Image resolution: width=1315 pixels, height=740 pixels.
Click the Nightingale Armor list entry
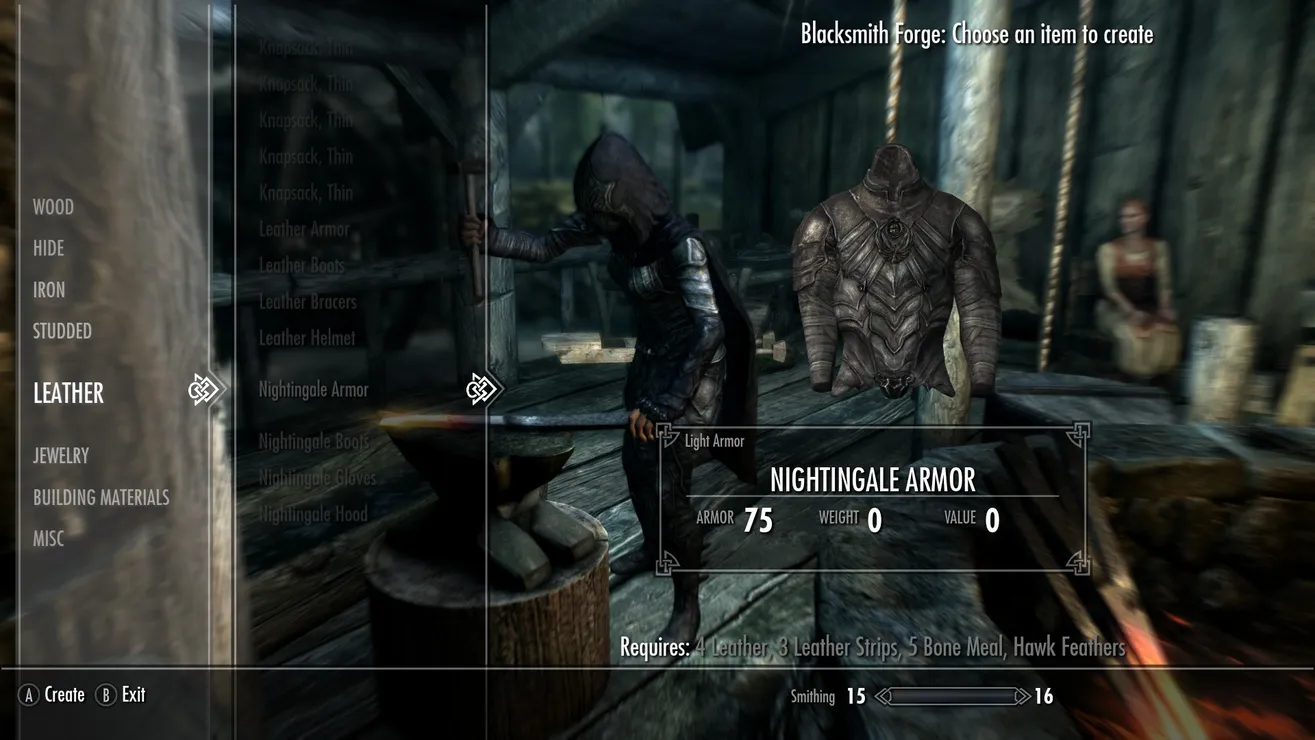[313, 389]
